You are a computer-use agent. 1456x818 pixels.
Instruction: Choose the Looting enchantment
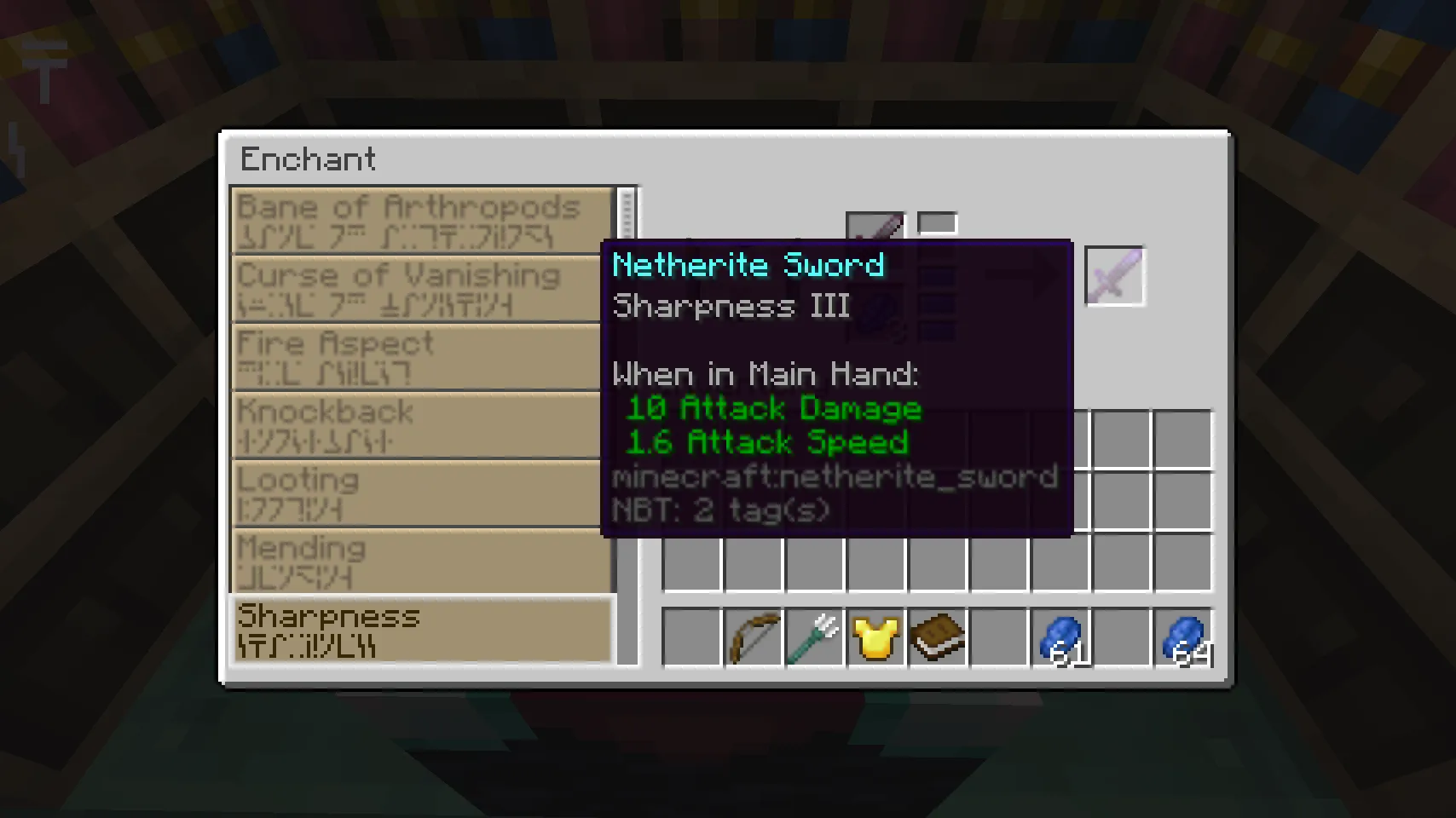click(x=418, y=493)
